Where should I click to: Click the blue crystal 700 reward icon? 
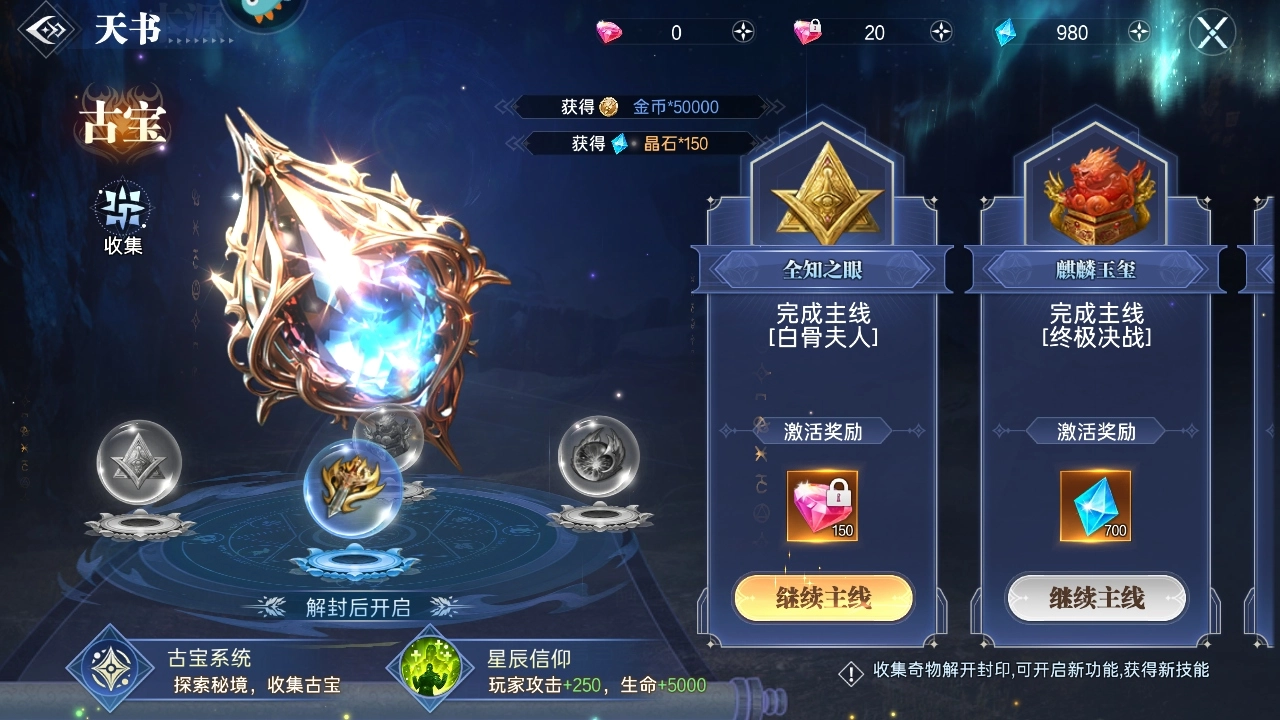click(1096, 508)
